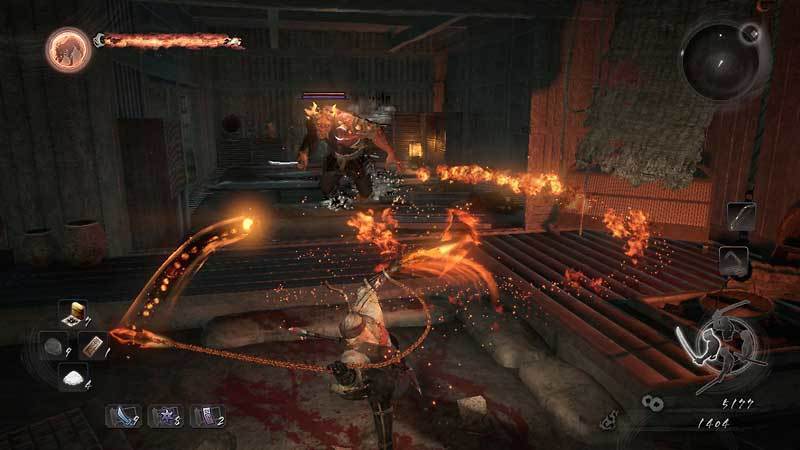Viewport: 800px width, 450px height.
Task: Open the circular radar minimap
Action: tap(719, 59)
